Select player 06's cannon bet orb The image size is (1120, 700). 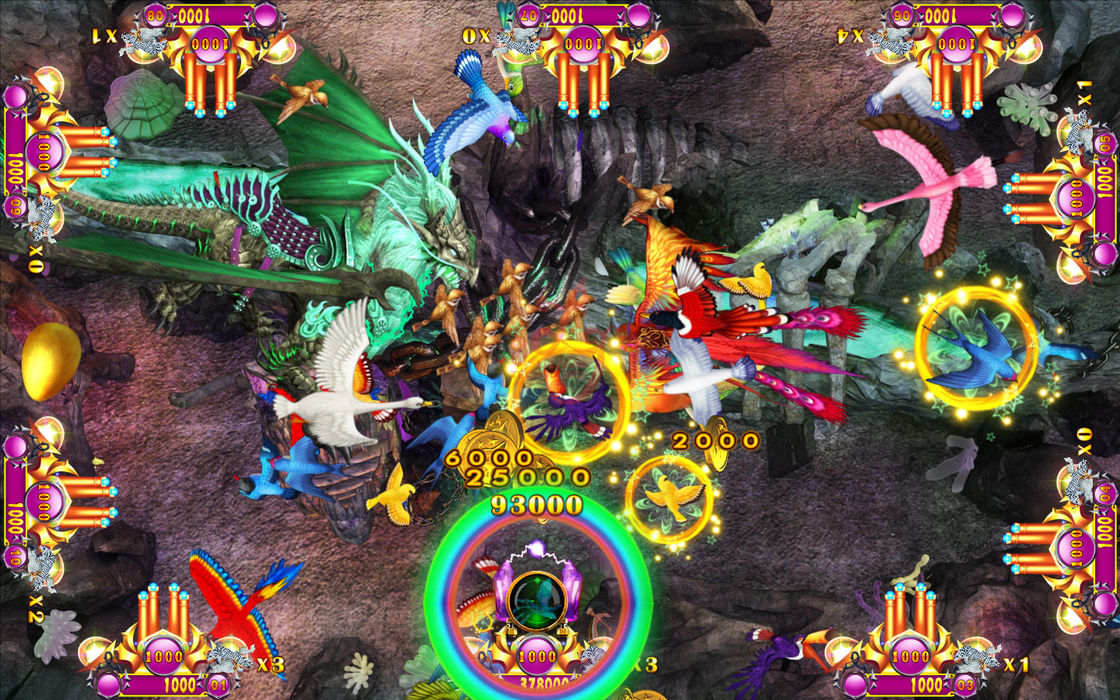pyautogui.click(x=957, y=44)
